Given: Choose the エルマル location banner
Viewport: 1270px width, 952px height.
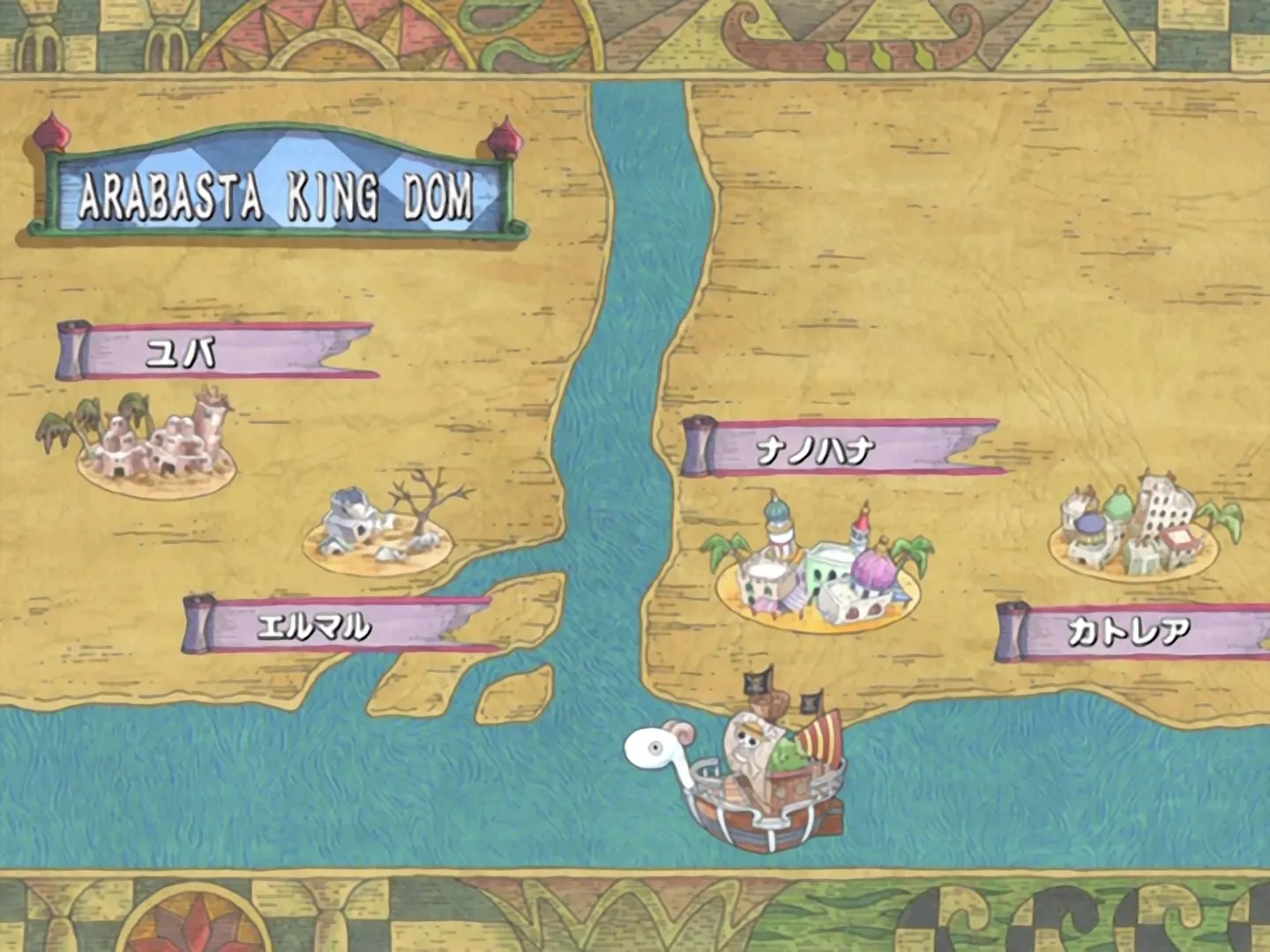Looking at the screenshot, I should point(335,624).
